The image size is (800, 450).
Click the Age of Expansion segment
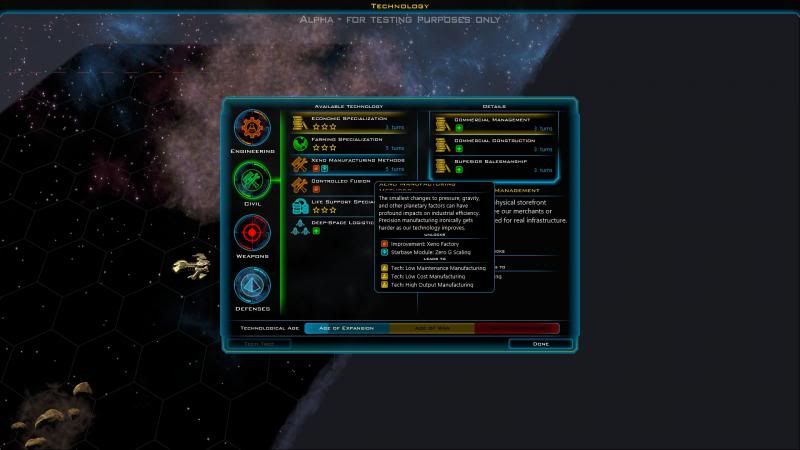(345, 328)
